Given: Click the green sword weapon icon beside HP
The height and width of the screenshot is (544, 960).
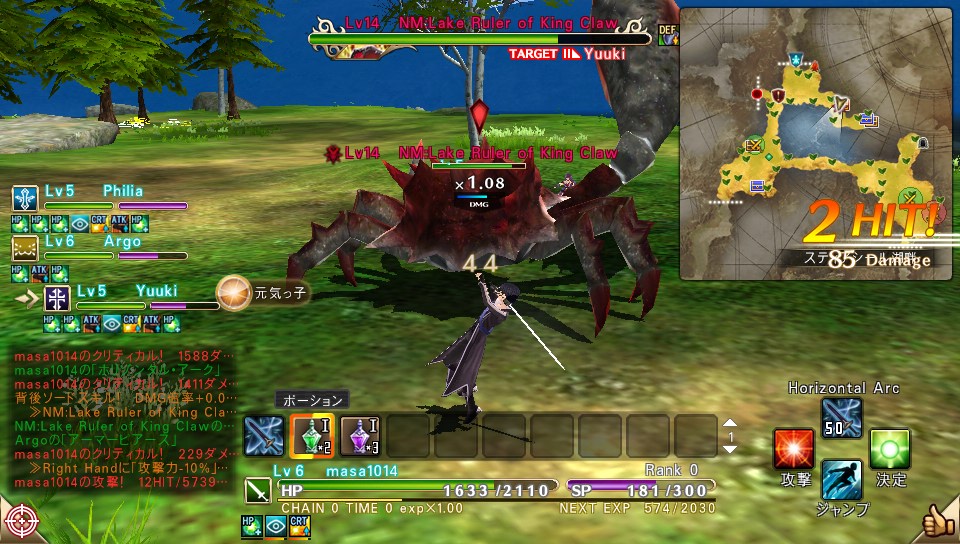Looking at the screenshot, I should click(258, 491).
